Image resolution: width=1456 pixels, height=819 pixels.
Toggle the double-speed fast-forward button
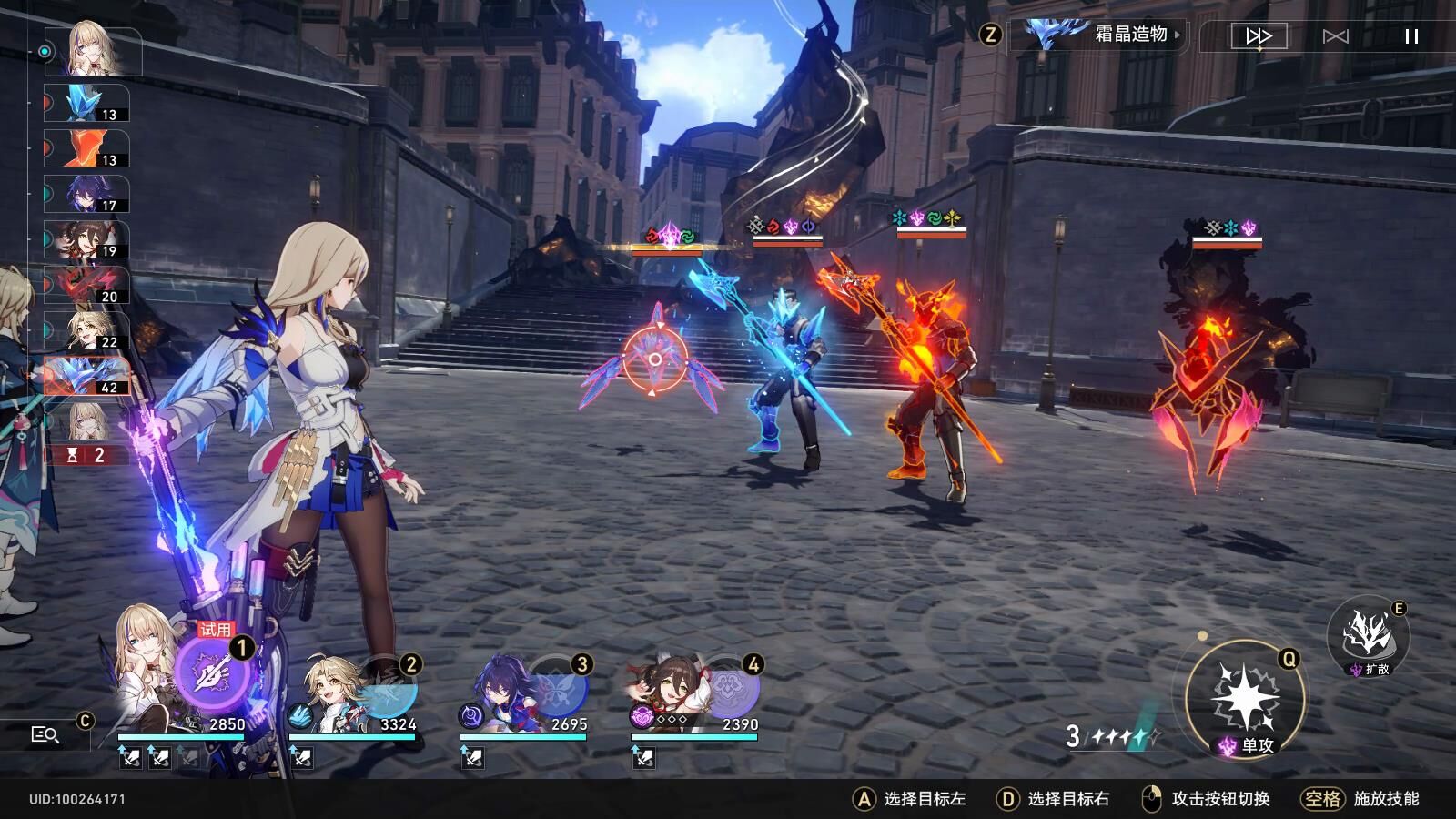(x=1259, y=36)
